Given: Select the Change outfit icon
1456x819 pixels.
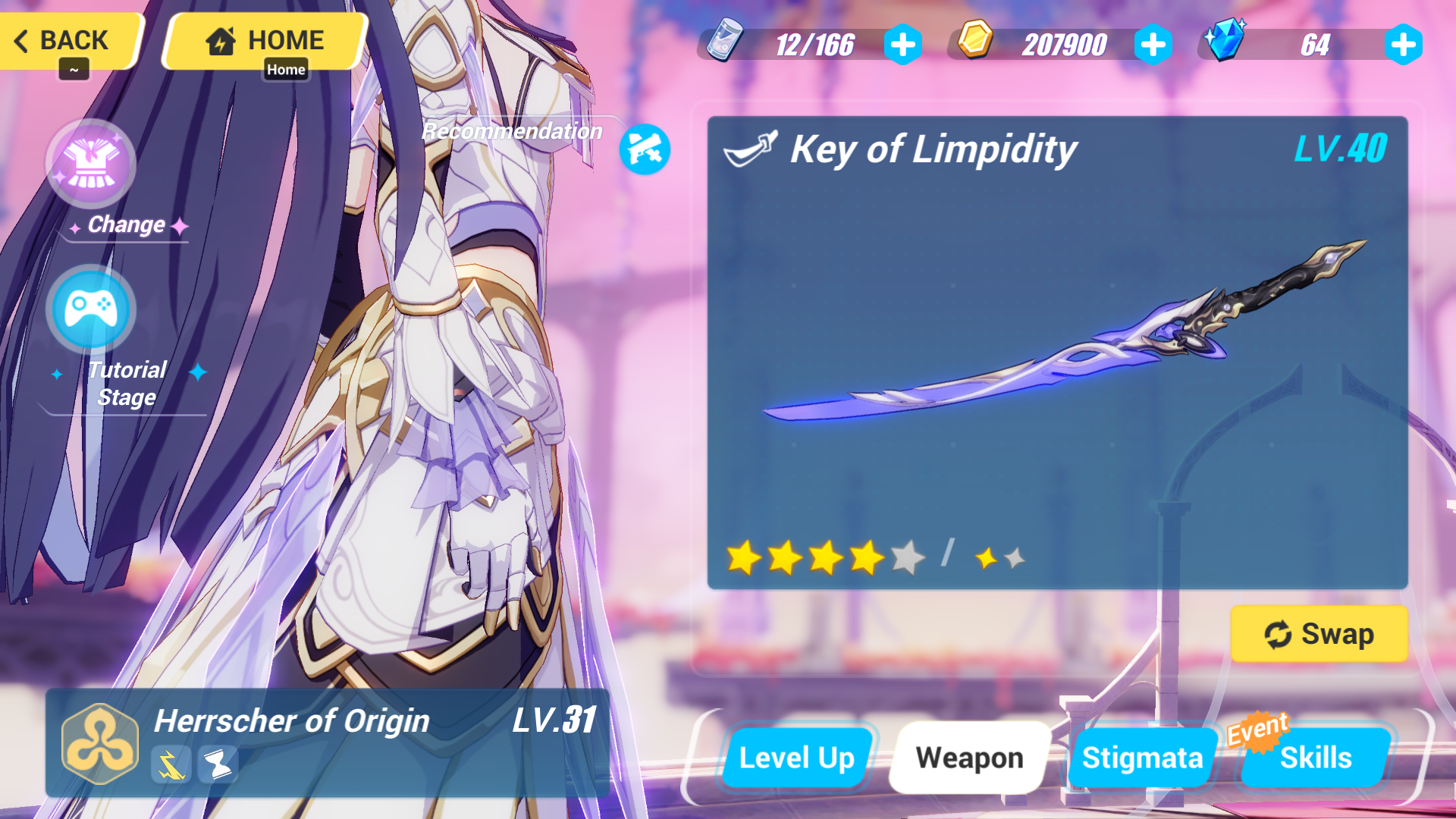Looking at the screenshot, I should (90, 163).
